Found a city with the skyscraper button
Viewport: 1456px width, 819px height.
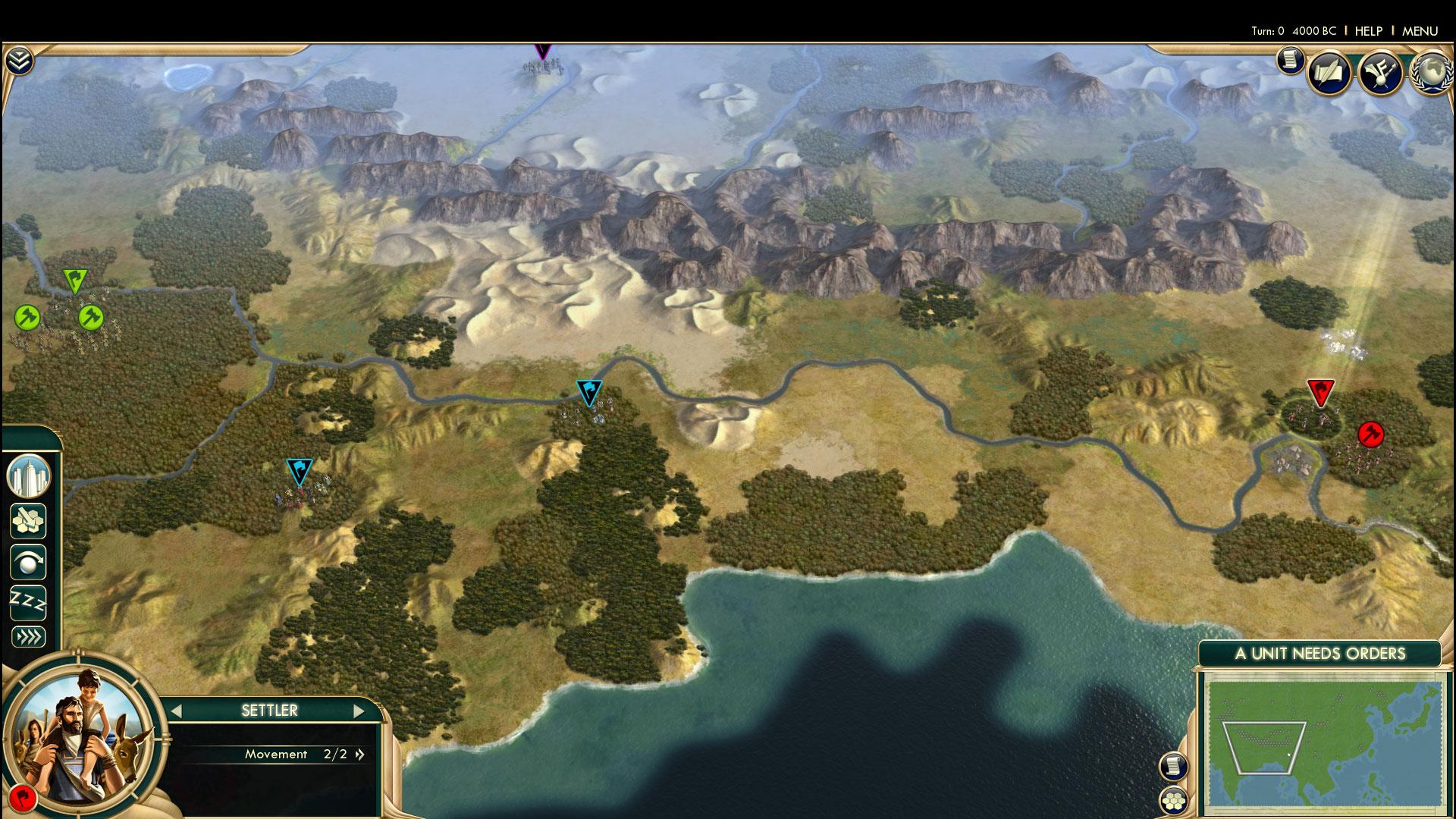coord(28,477)
